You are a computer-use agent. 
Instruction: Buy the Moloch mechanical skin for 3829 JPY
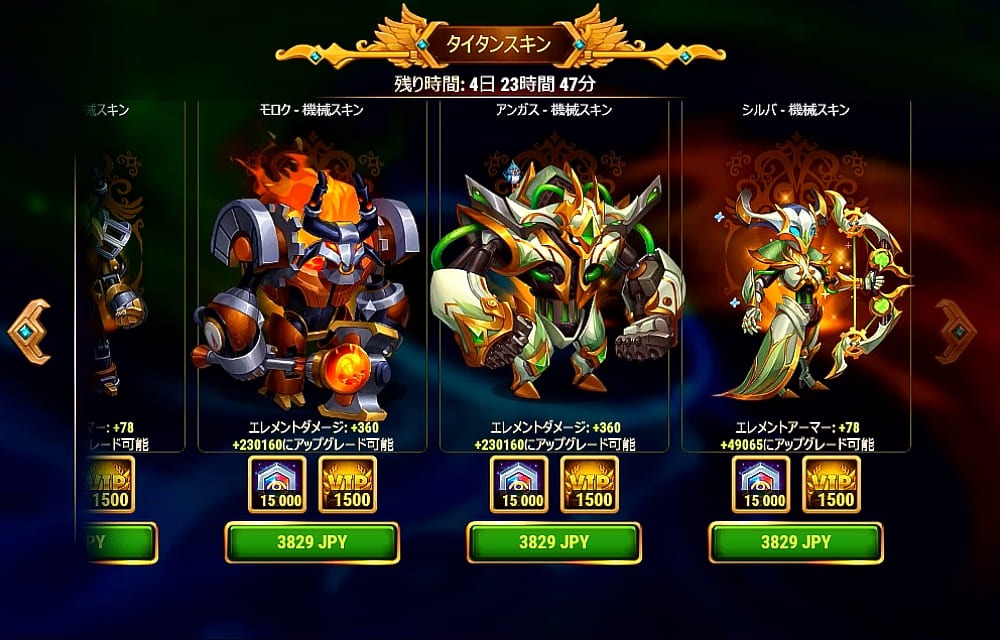(312, 543)
